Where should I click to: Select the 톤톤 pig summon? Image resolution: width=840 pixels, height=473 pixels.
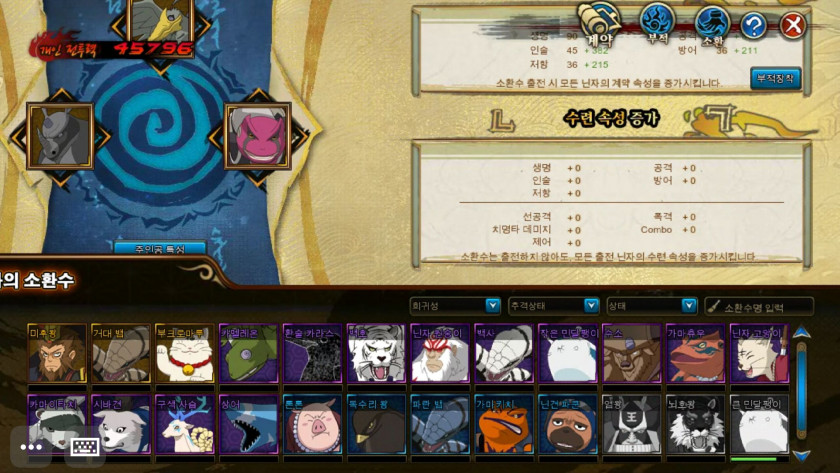click(313, 425)
